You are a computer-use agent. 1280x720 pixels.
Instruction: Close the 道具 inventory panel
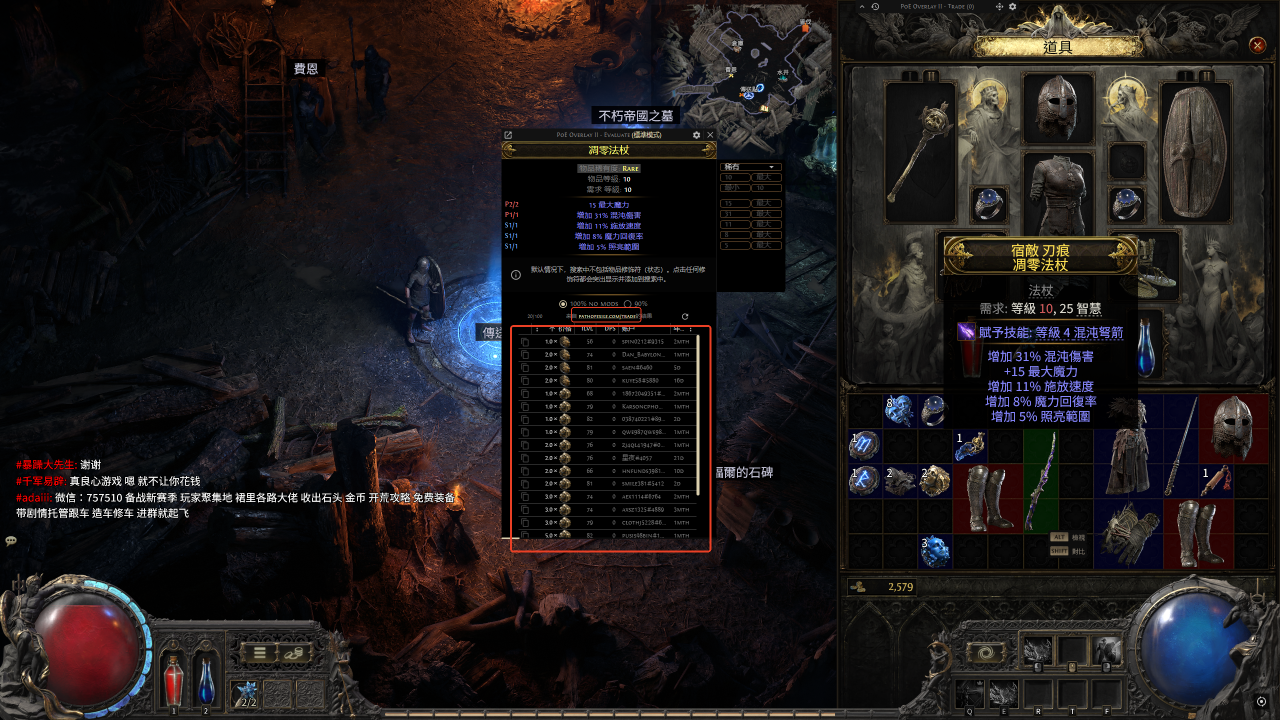pyautogui.click(x=1258, y=45)
